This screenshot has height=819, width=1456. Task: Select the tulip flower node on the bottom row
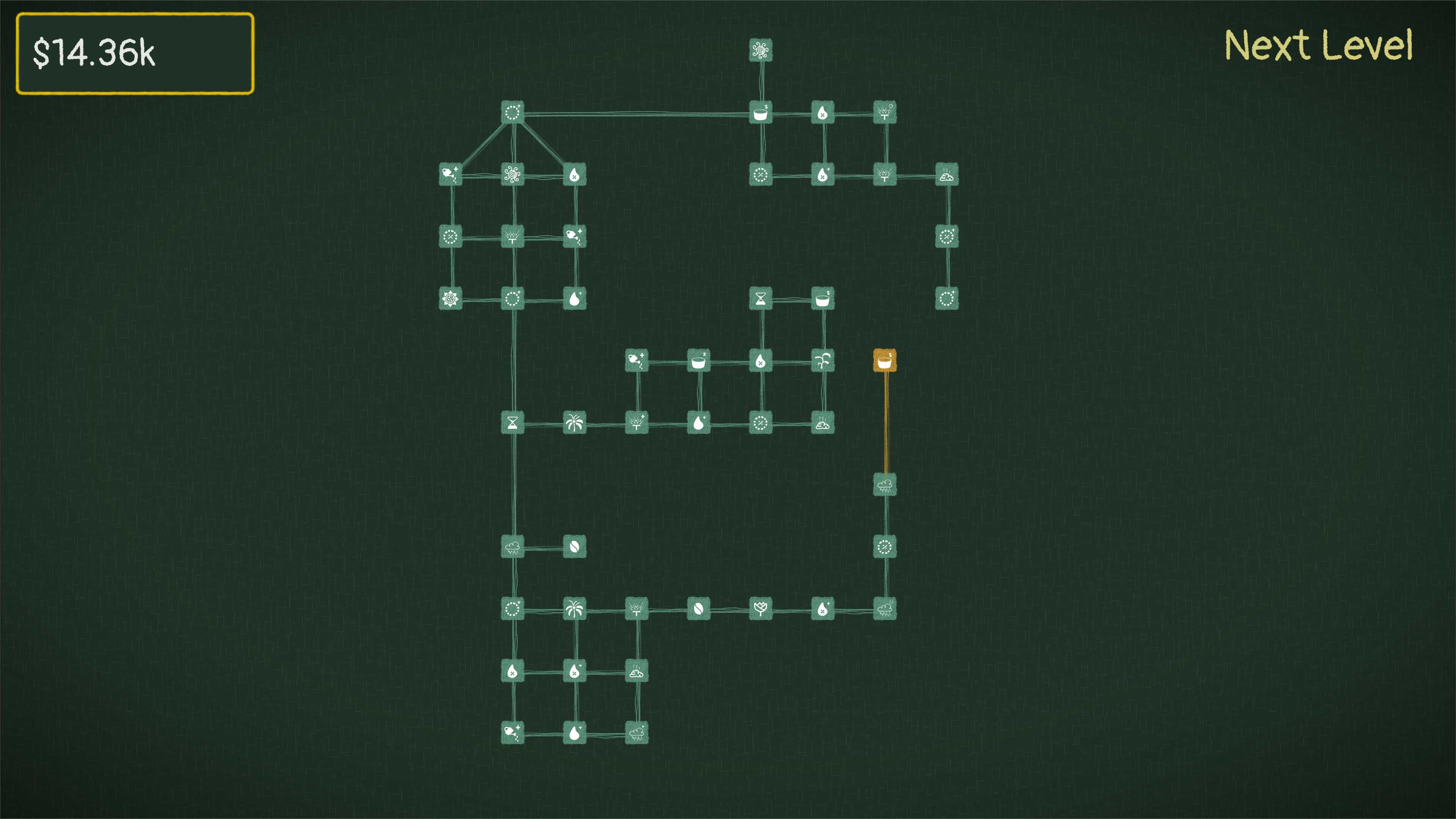coord(762,609)
